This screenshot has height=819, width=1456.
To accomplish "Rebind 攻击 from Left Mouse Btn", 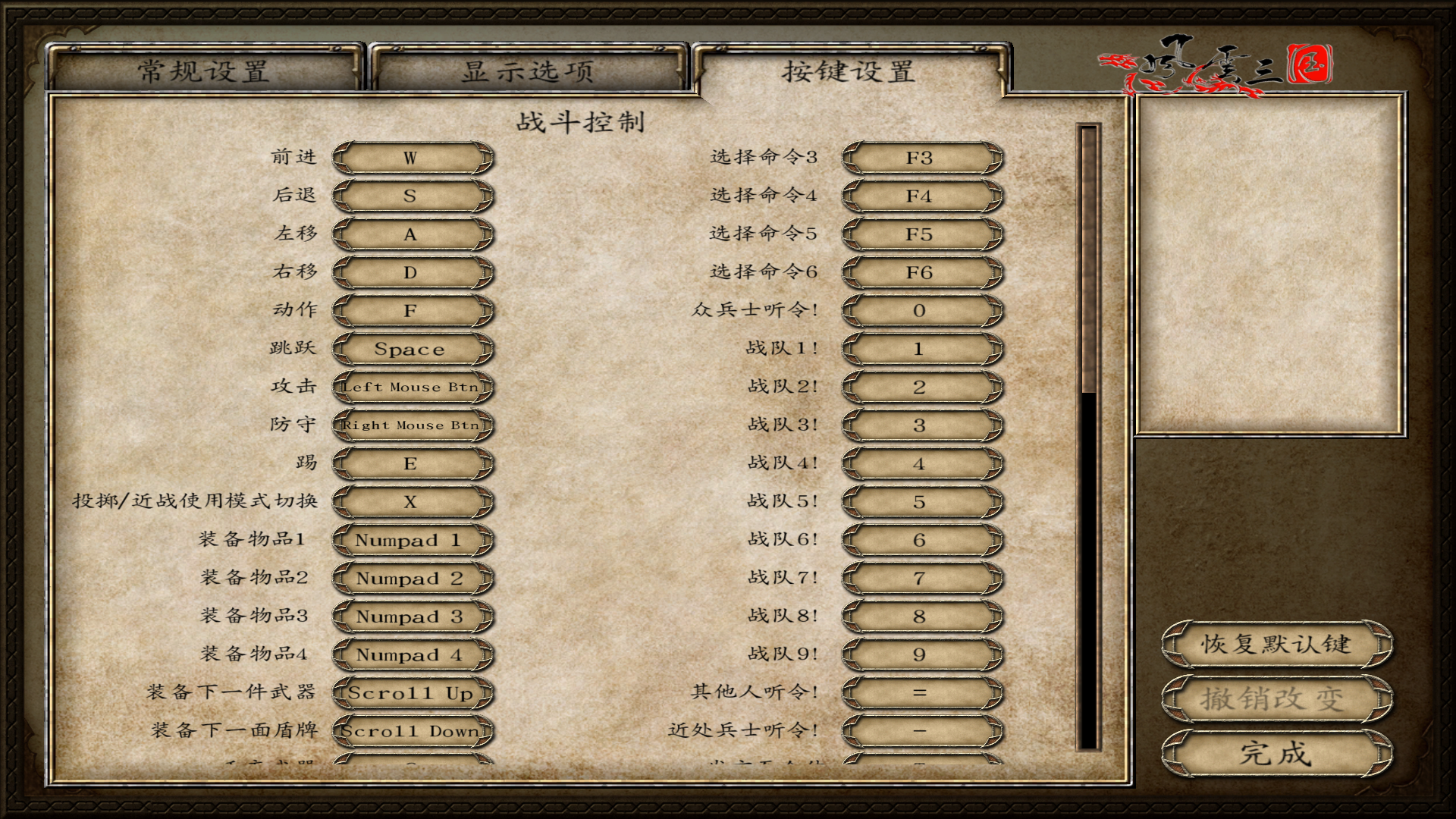I will 410,387.
